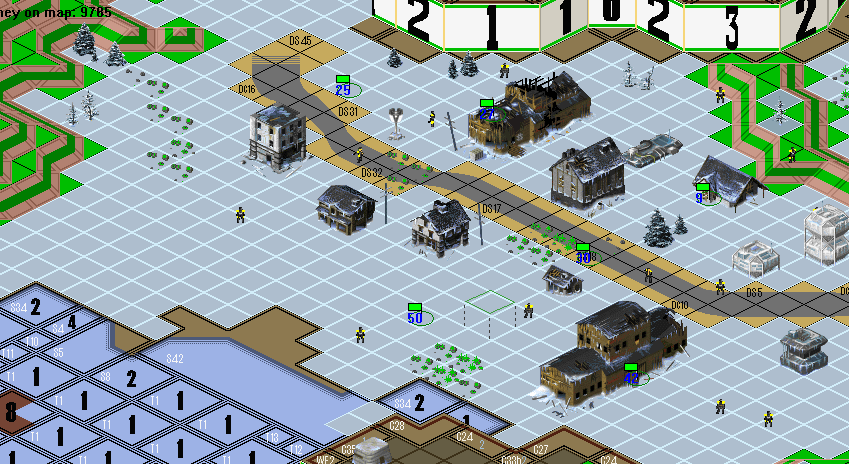This screenshot has width=849, height=464.
Task: Click the waypoint marker labeled 50
Action: pyautogui.click(x=415, y=314)
